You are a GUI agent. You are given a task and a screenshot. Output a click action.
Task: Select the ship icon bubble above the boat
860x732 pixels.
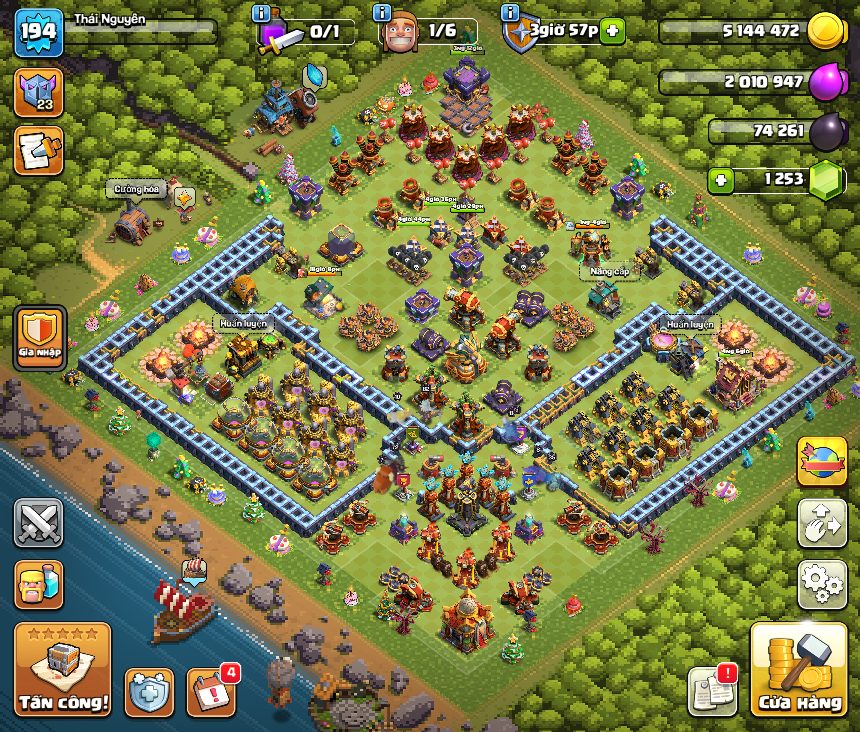point(194,569)
